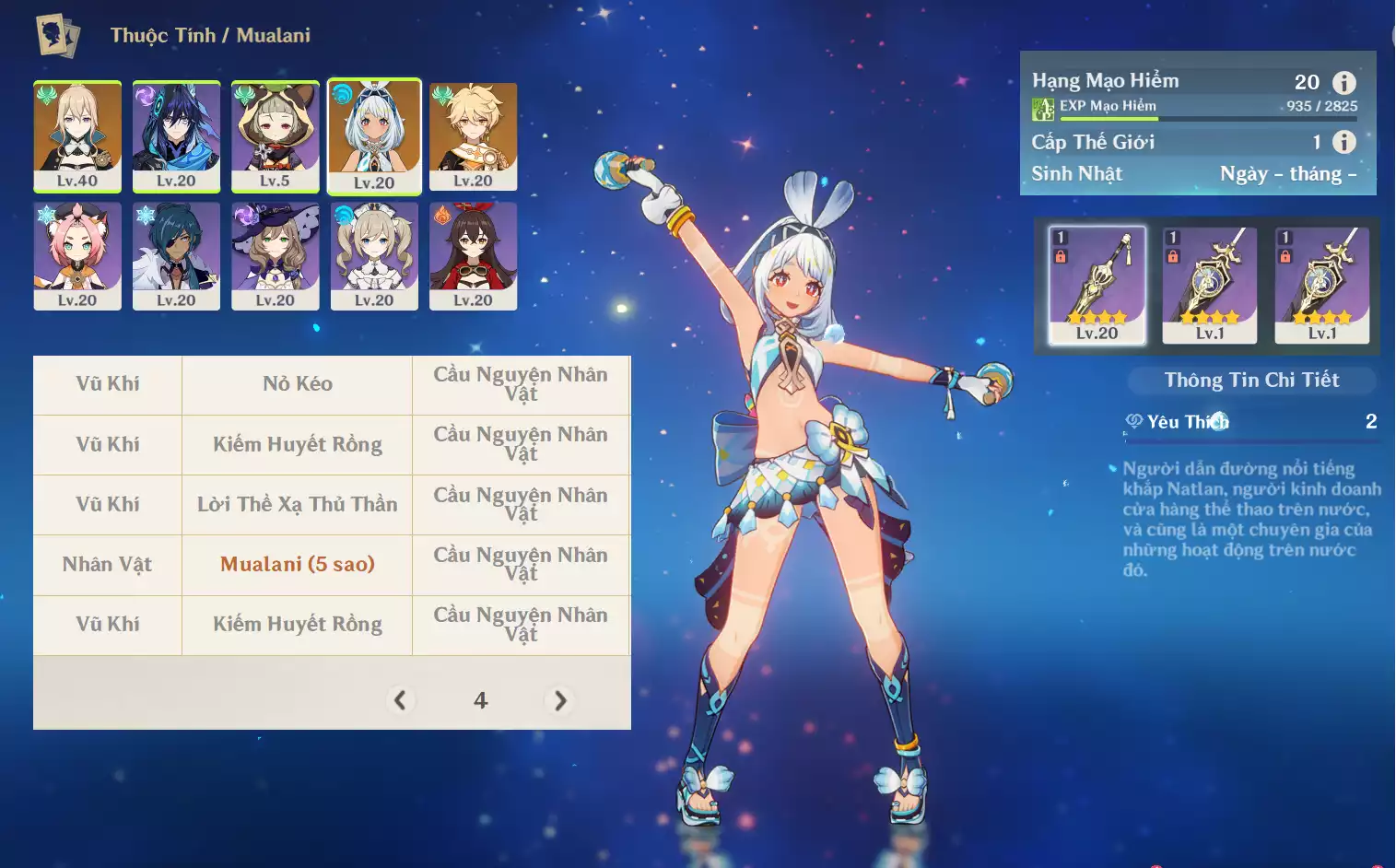1396x868 pixels.
Task: Choose the Lv.5 hooded character portrait
Action: point(275,136)
